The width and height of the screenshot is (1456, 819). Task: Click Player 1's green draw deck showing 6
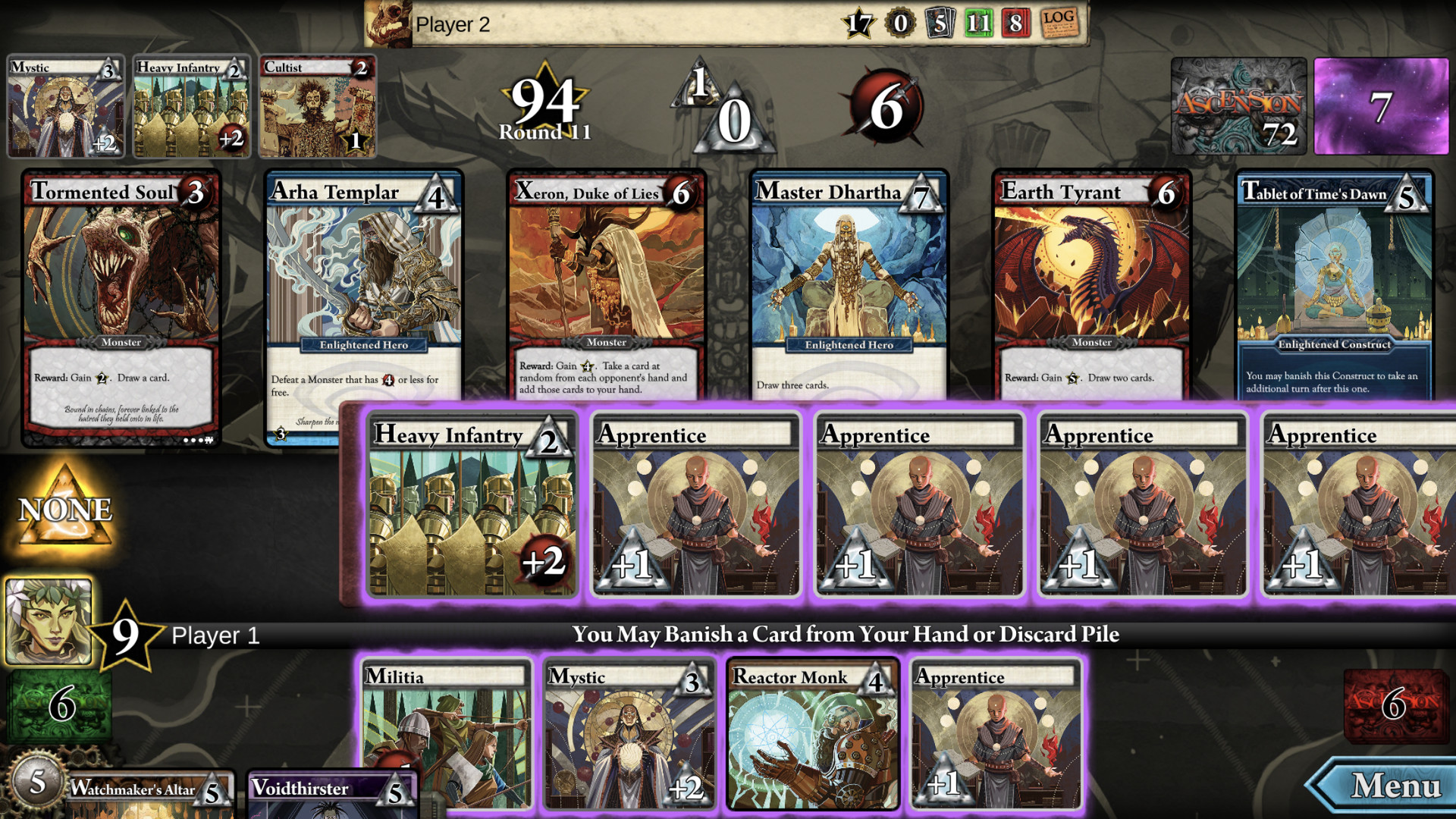click(x=59, y=705)
